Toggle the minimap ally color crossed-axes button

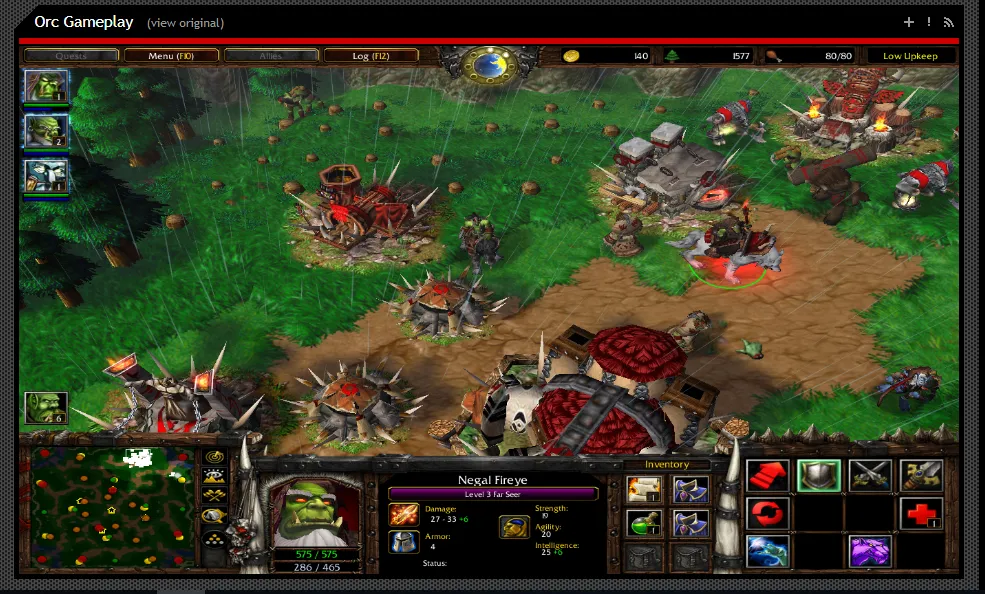(x=213, y=496)
